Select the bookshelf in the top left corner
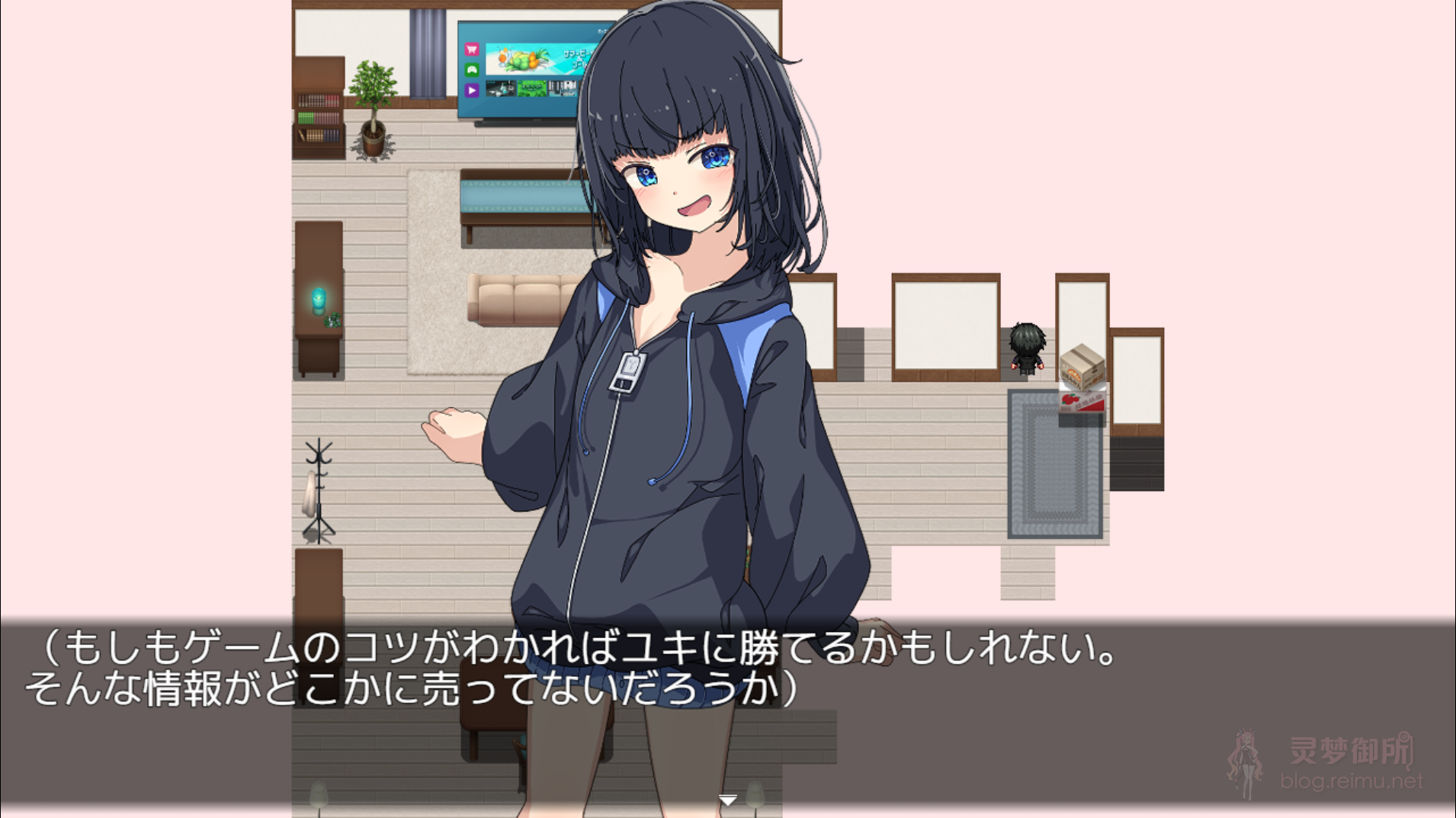1456x818 pixels. click(318, 118)
